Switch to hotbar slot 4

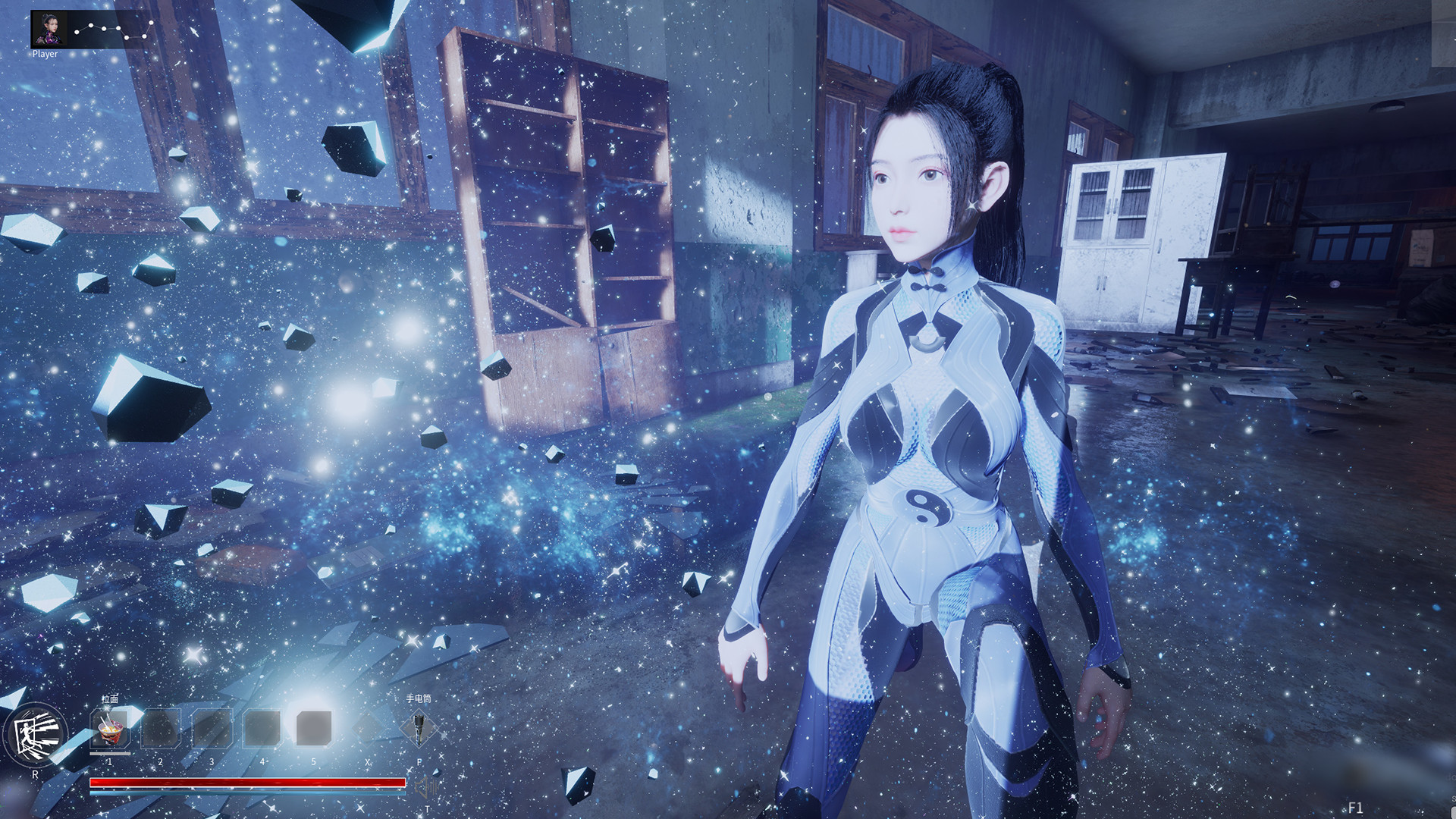coord(262,727)
